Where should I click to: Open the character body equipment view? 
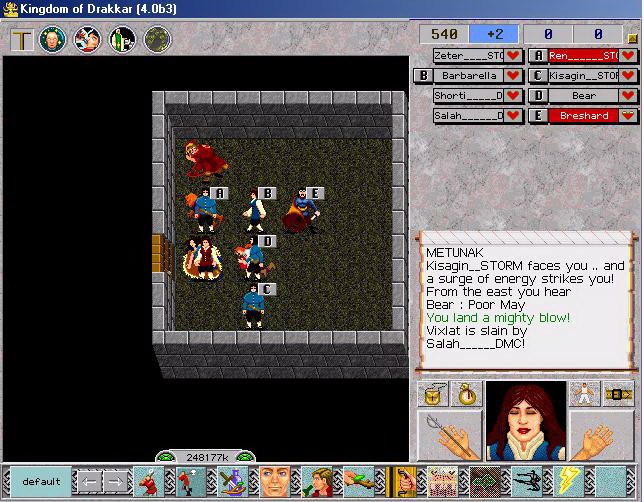click(583, 393)
